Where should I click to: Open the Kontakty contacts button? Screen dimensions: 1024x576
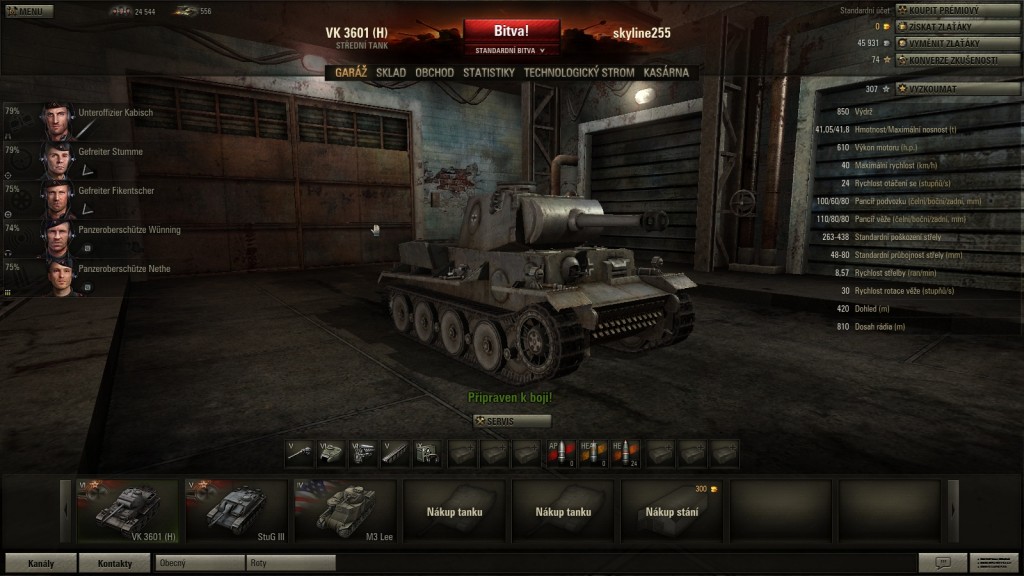[x=115, y=563]
